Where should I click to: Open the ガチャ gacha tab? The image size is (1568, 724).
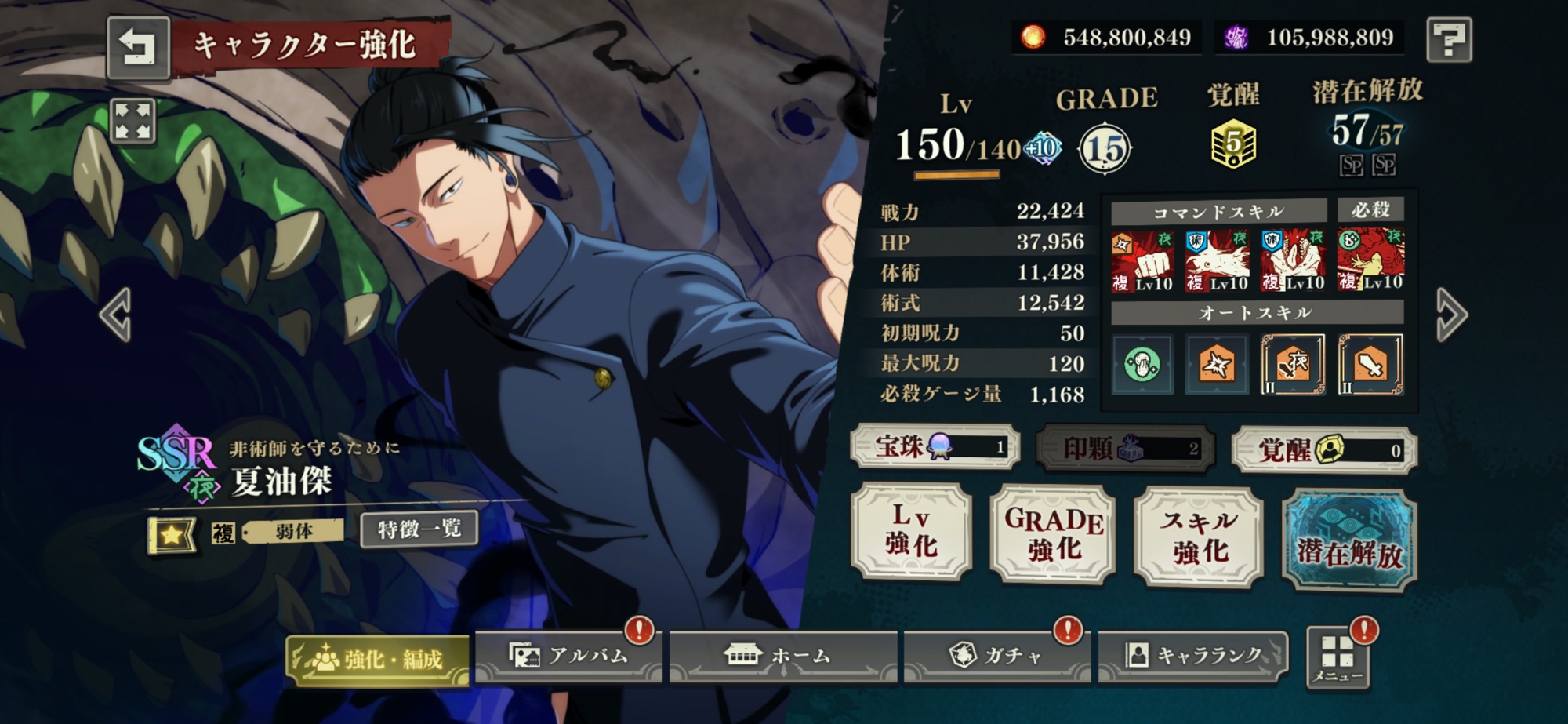coord(996,656)
